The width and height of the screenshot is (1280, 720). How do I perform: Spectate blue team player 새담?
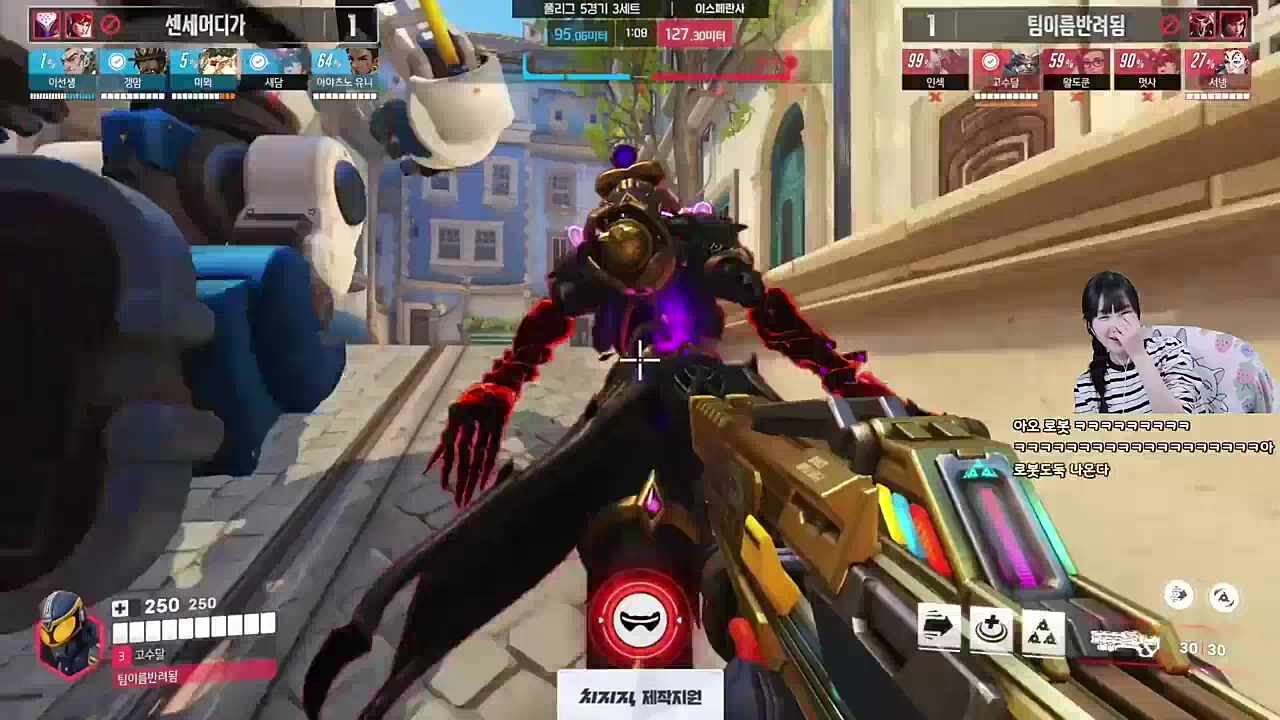(x=274, y=70)
